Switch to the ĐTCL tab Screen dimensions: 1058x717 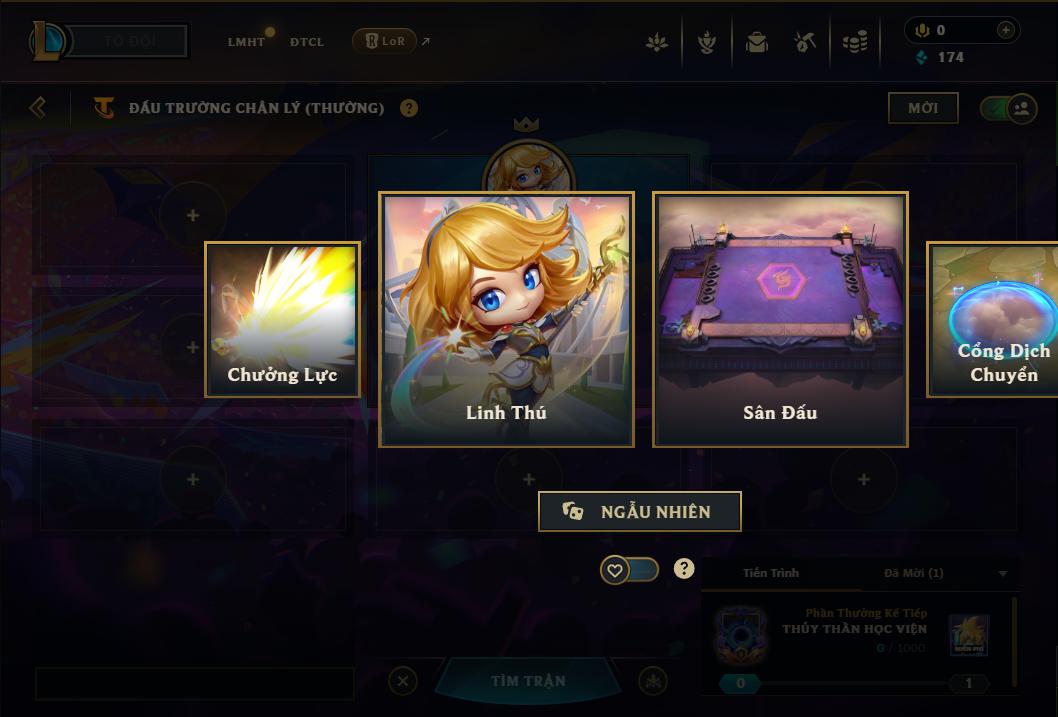307,42
